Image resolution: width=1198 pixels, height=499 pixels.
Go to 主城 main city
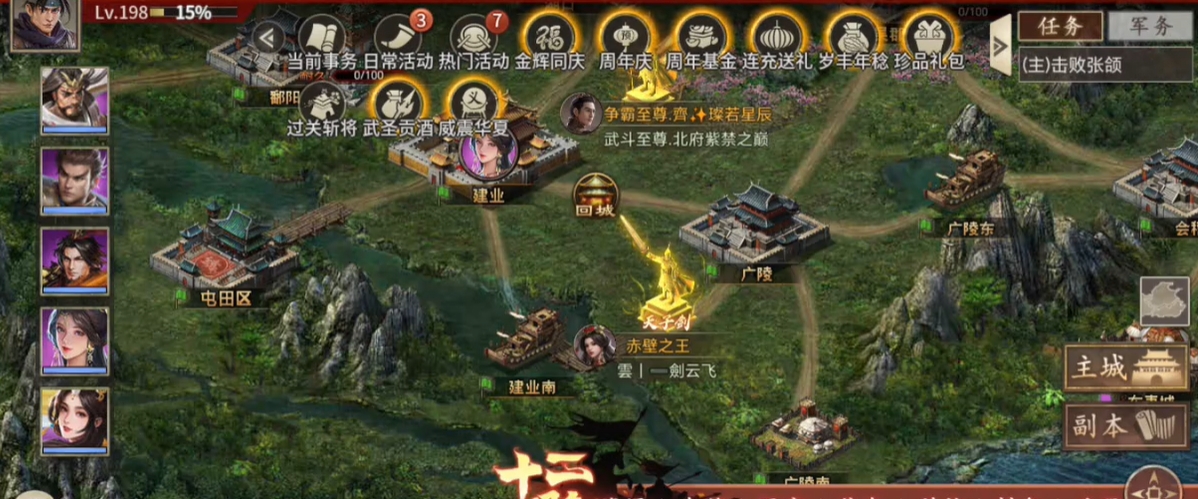click(1126, 367)
